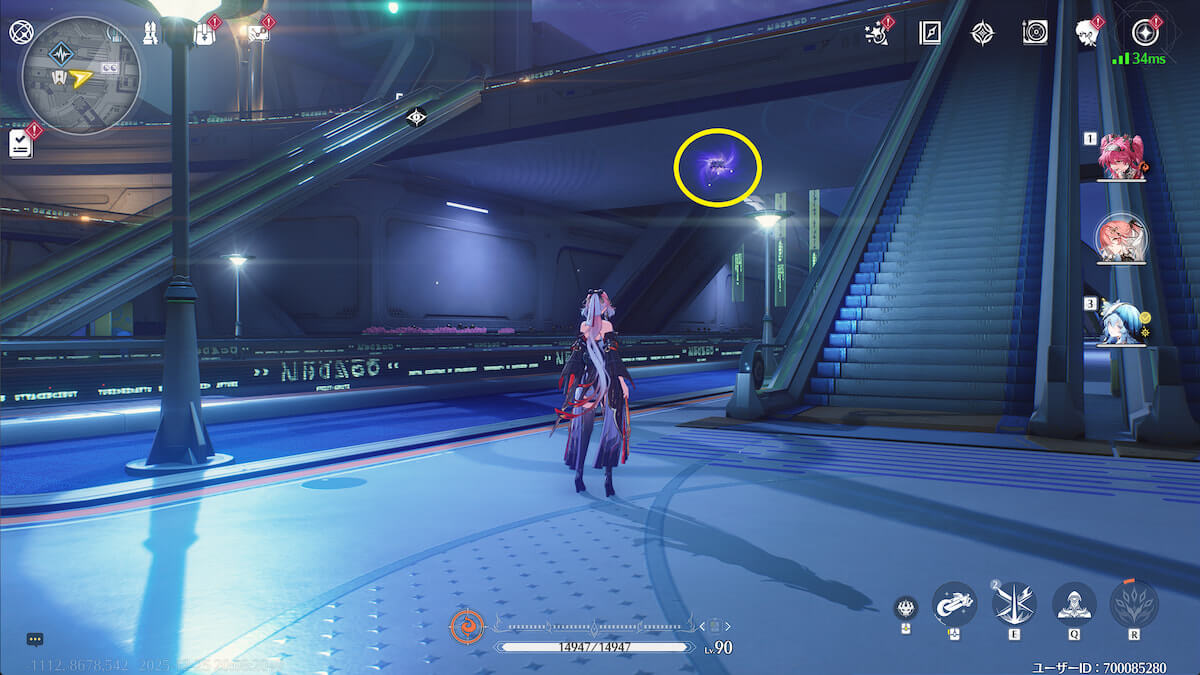Open the circular disc record icon
The image size is (1200, 675).
pos(1035,33)
